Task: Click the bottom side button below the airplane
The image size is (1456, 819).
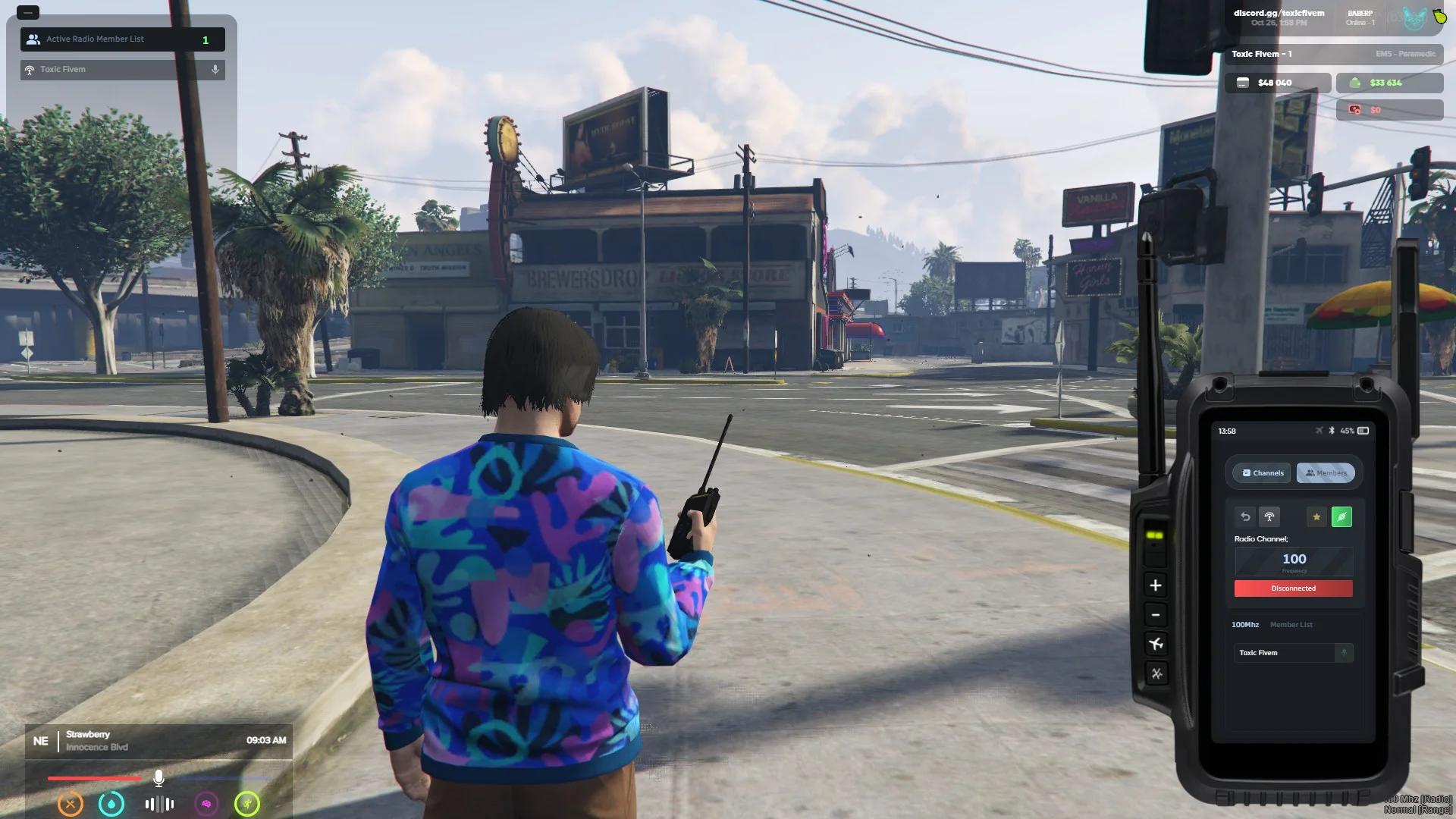Action: [x=1156, y=673]
